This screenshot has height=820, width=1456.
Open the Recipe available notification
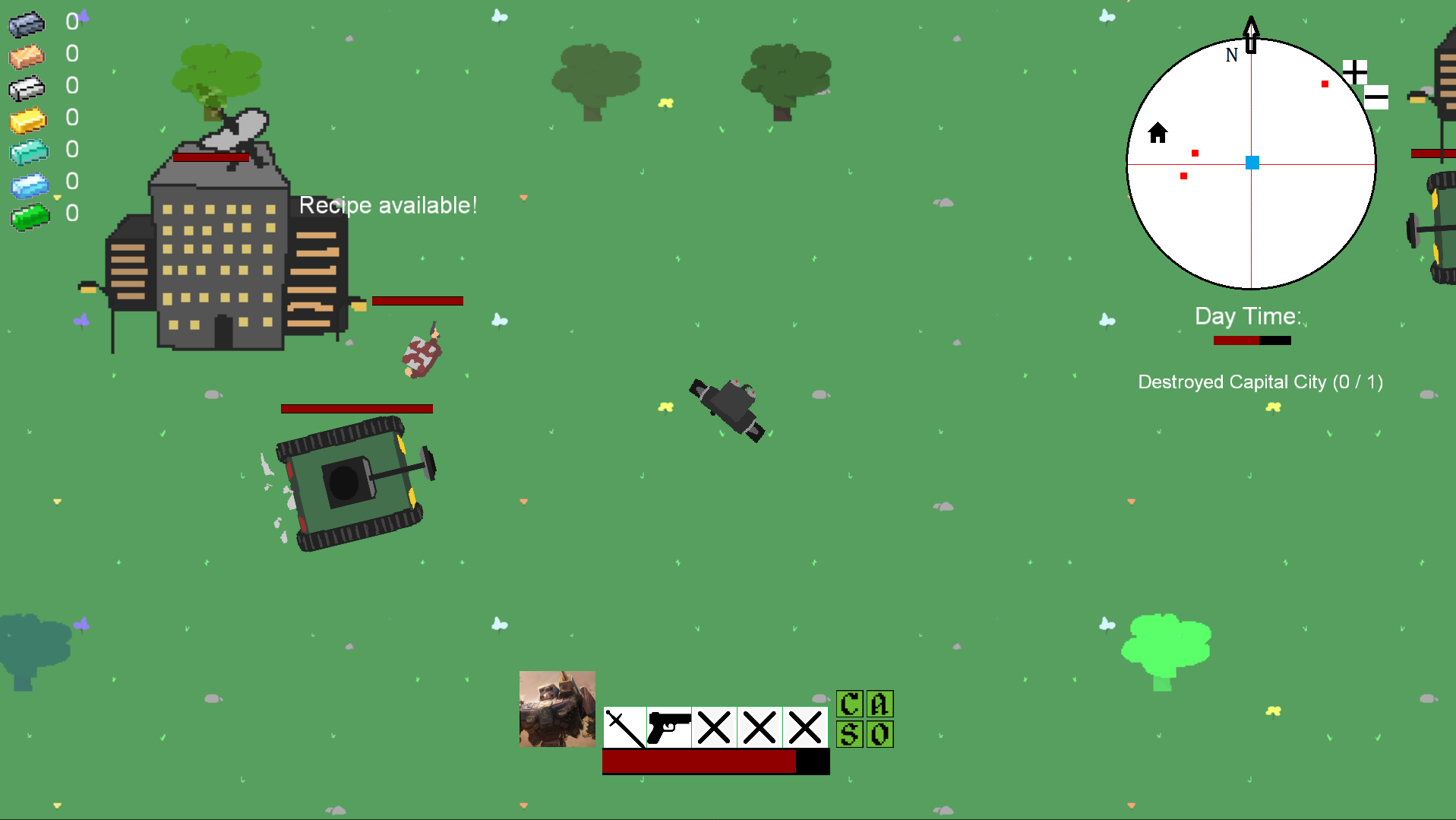pos(388,205)
